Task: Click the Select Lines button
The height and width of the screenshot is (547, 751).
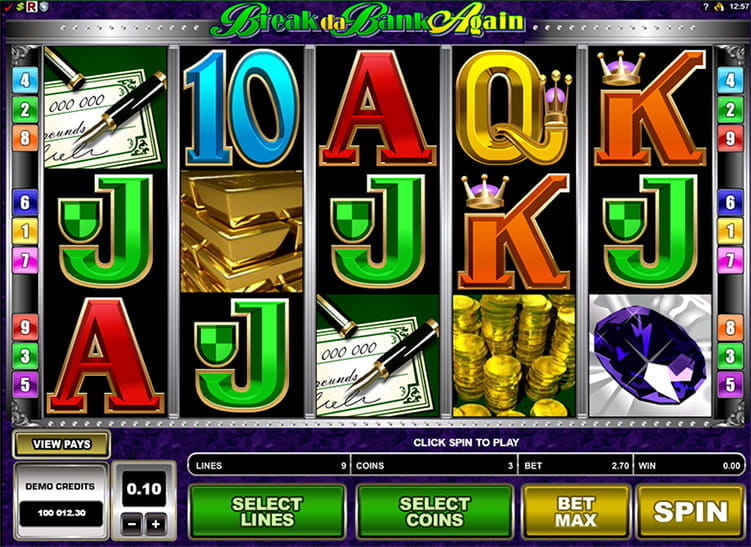Action: pos(267,512)
